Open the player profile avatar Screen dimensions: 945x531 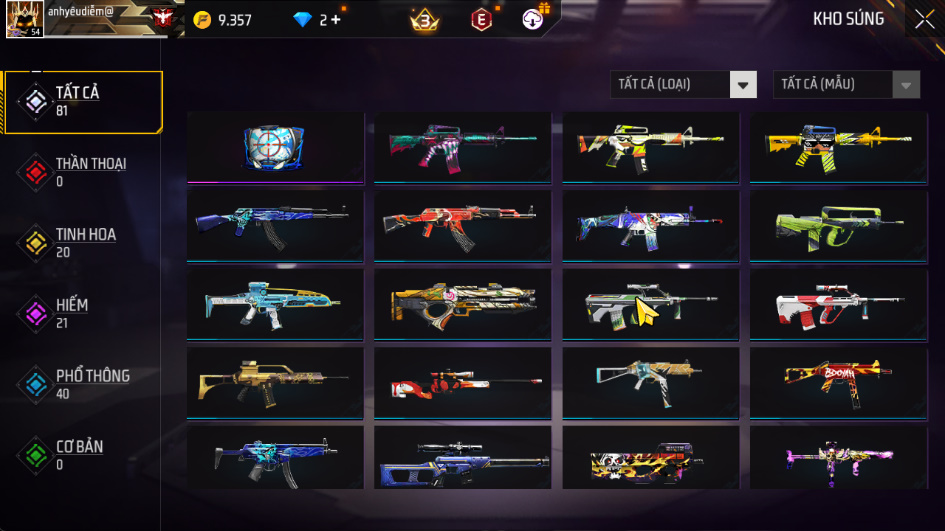(24, 19)
